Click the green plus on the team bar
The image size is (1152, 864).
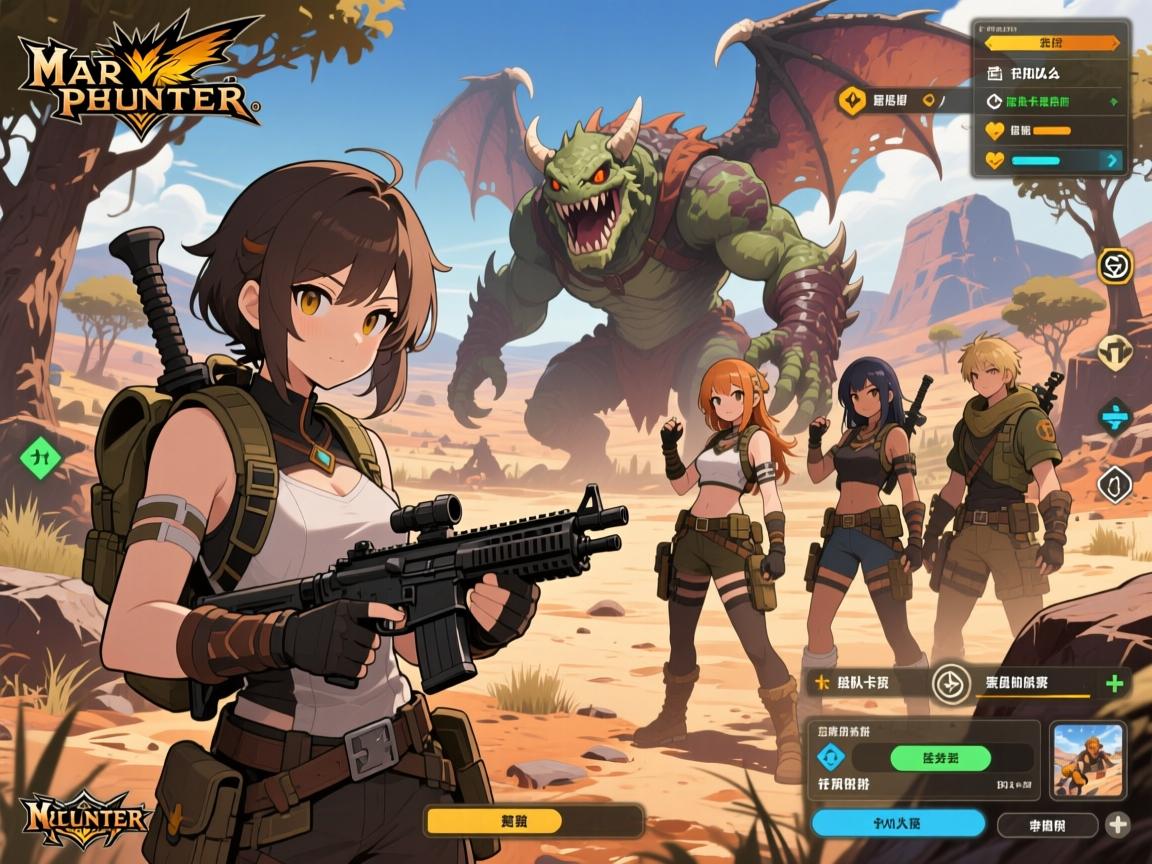tap(1115, 684)
